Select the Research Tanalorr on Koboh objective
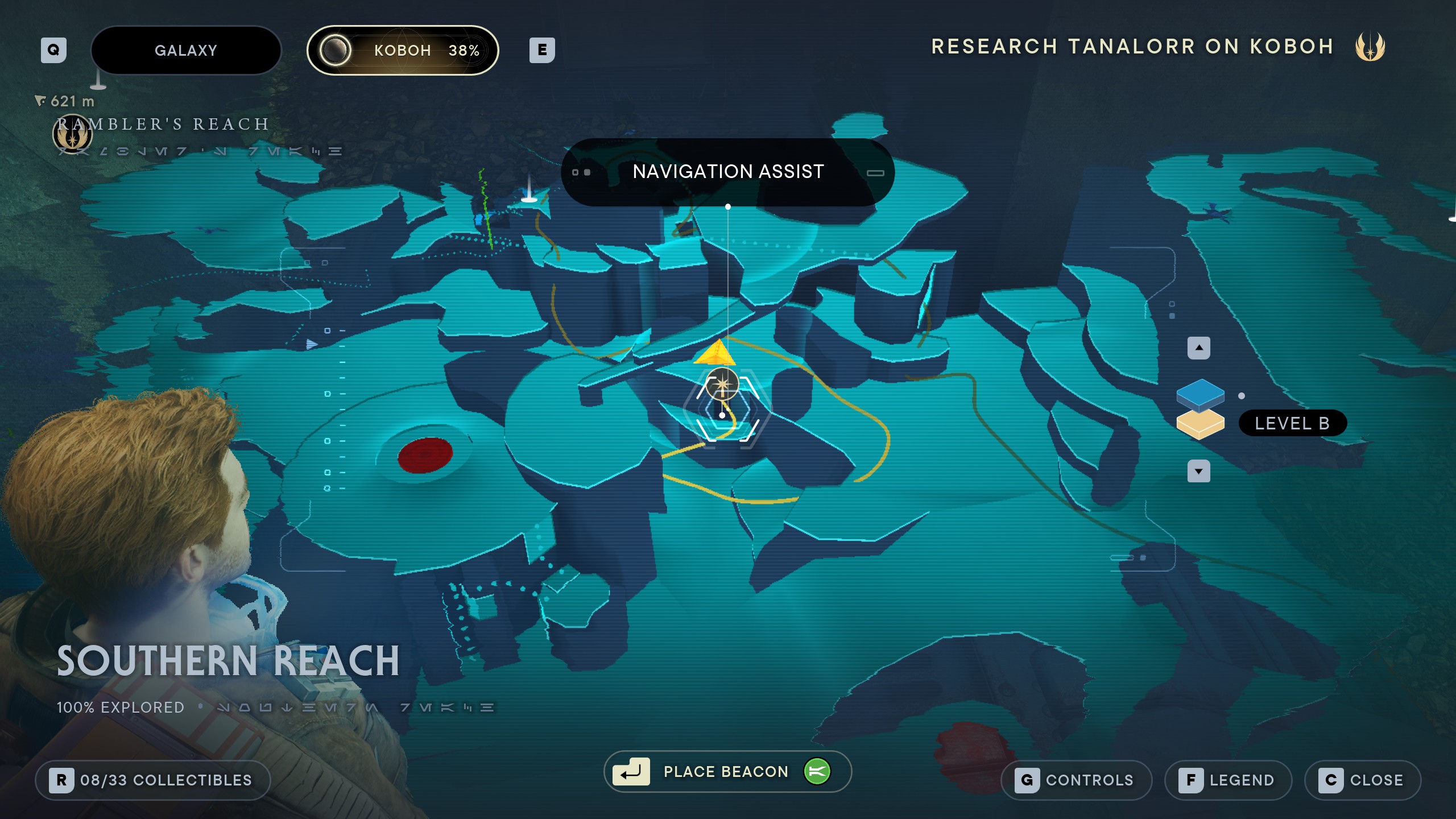Screen dimensions: 1456x819 tap(1132, 47)
